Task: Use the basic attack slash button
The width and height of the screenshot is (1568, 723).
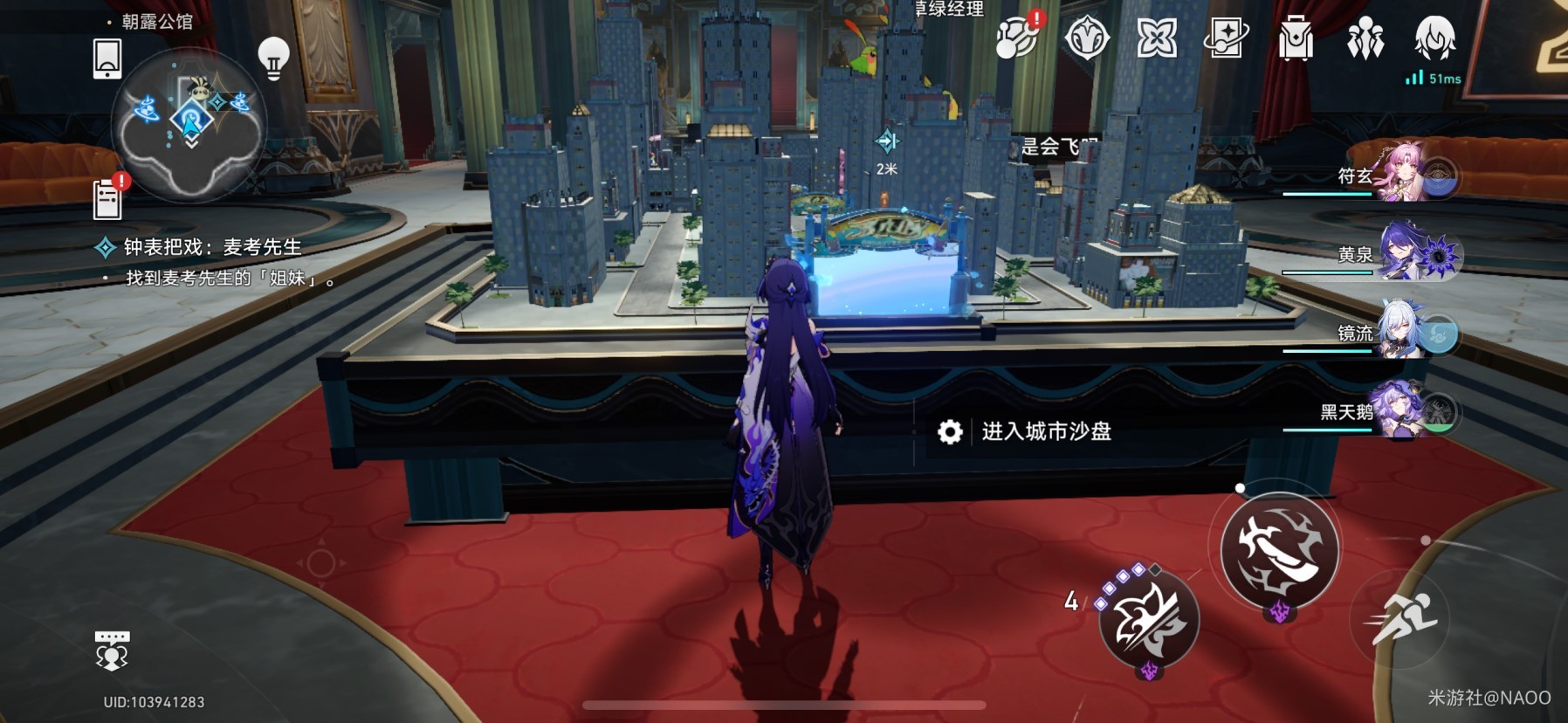Action: tap(1279, 550)
